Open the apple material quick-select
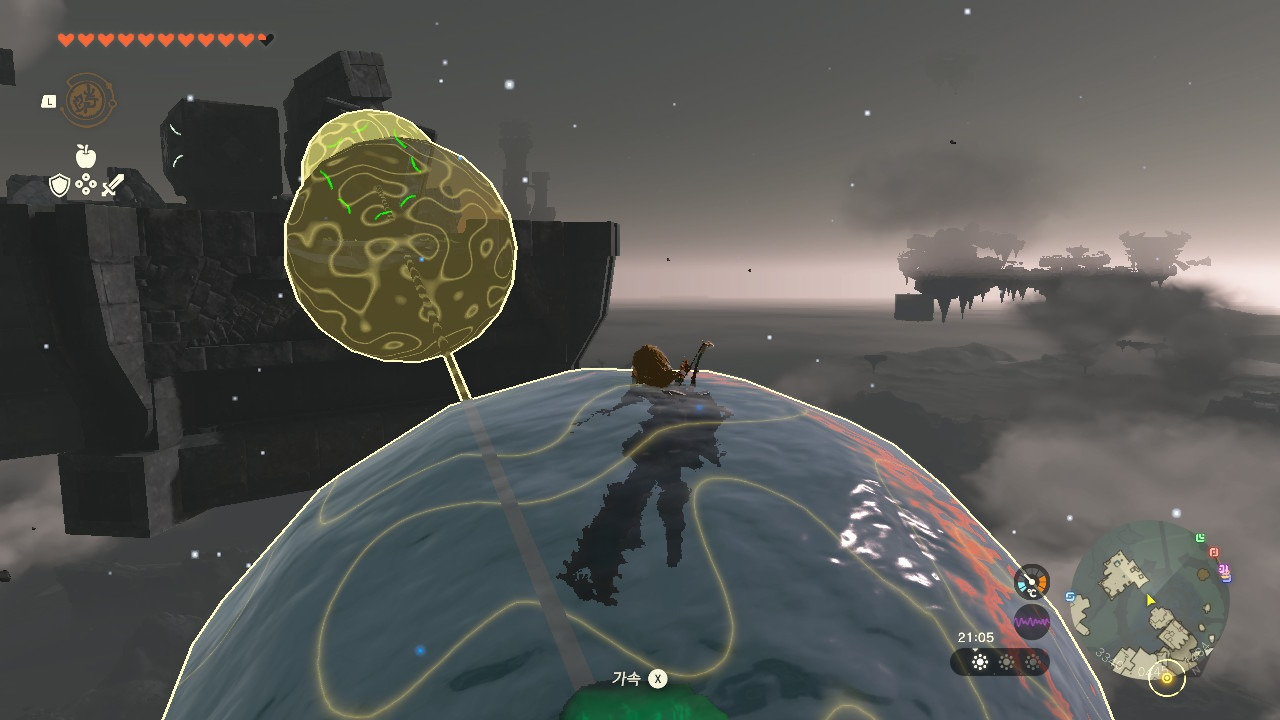1280x720 pixels. [x=86, y=156]
